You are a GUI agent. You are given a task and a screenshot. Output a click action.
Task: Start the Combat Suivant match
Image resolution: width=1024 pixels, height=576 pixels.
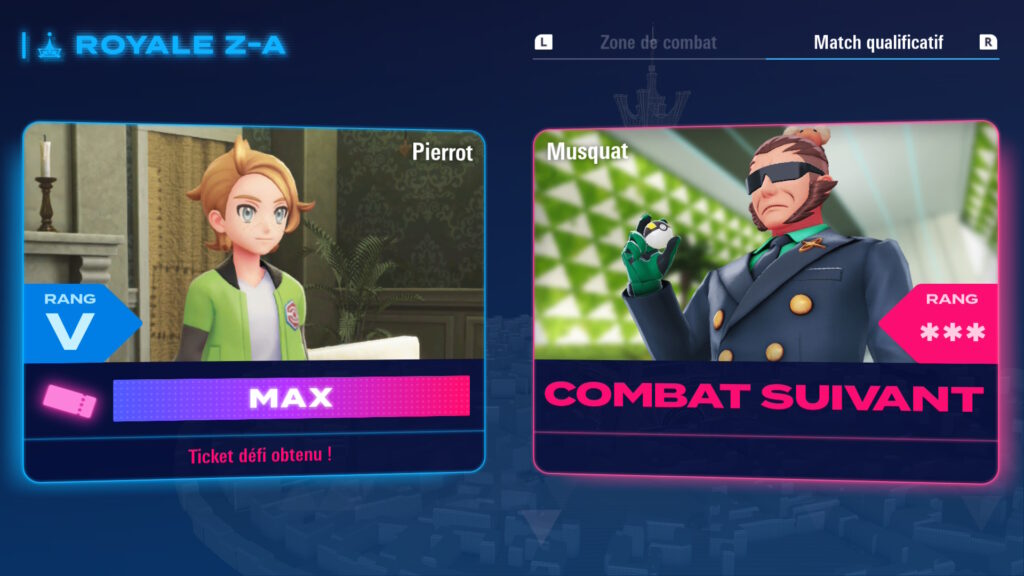point(764,396)
